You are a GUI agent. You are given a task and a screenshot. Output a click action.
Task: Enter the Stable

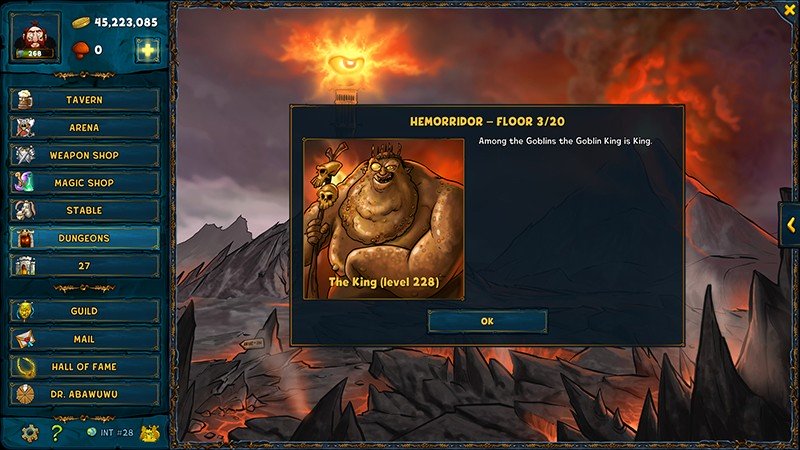84,211
